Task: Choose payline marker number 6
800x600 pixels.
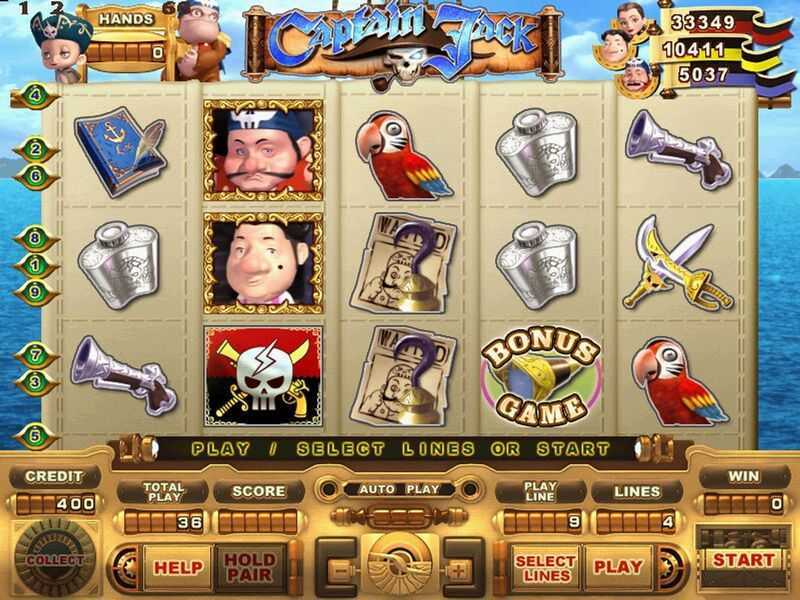Action: [36, 175]
